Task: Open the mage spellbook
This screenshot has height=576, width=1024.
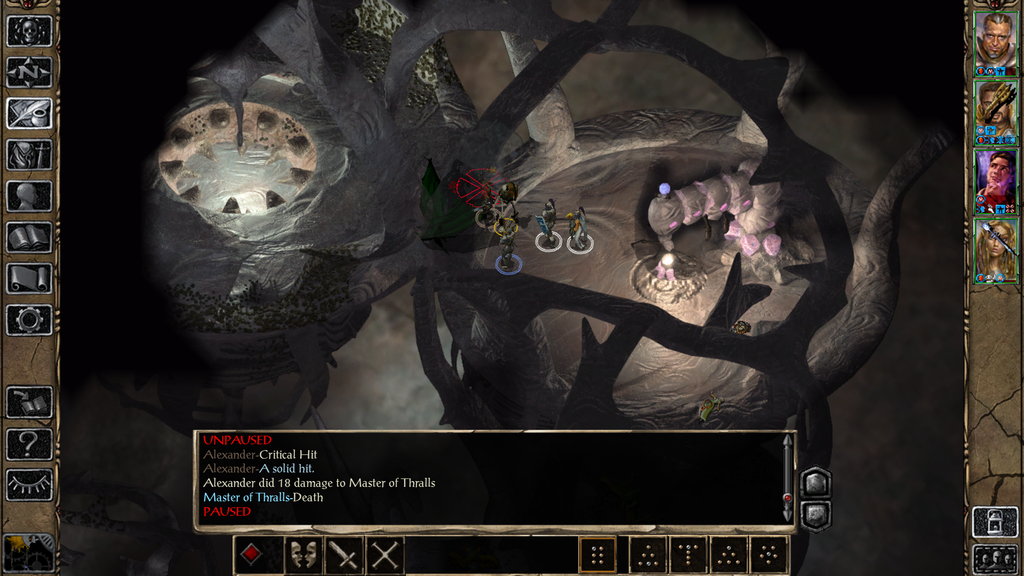Action: click(x=29, y=237)
